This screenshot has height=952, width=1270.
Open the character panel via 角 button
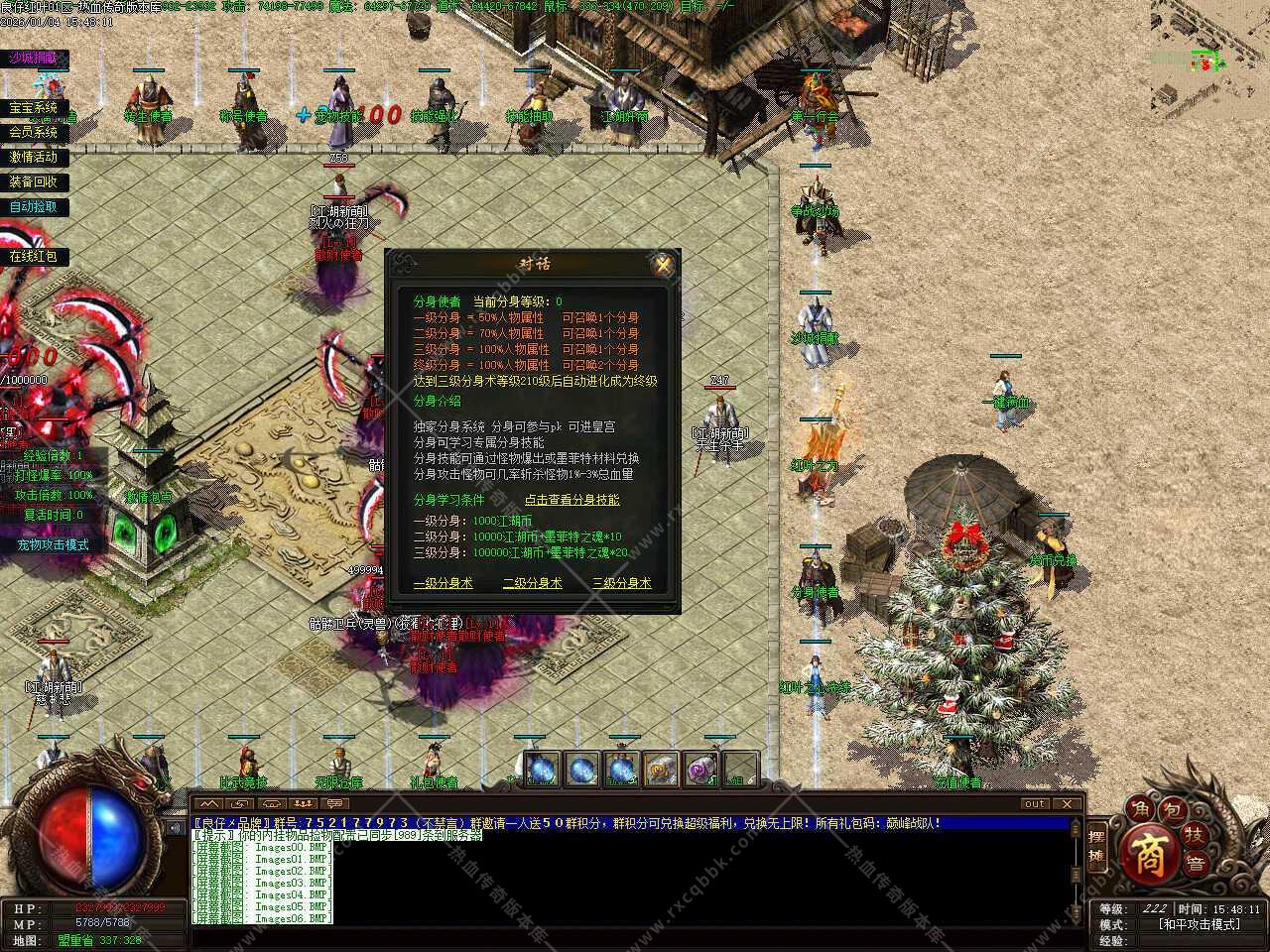tap(1140, 811)
